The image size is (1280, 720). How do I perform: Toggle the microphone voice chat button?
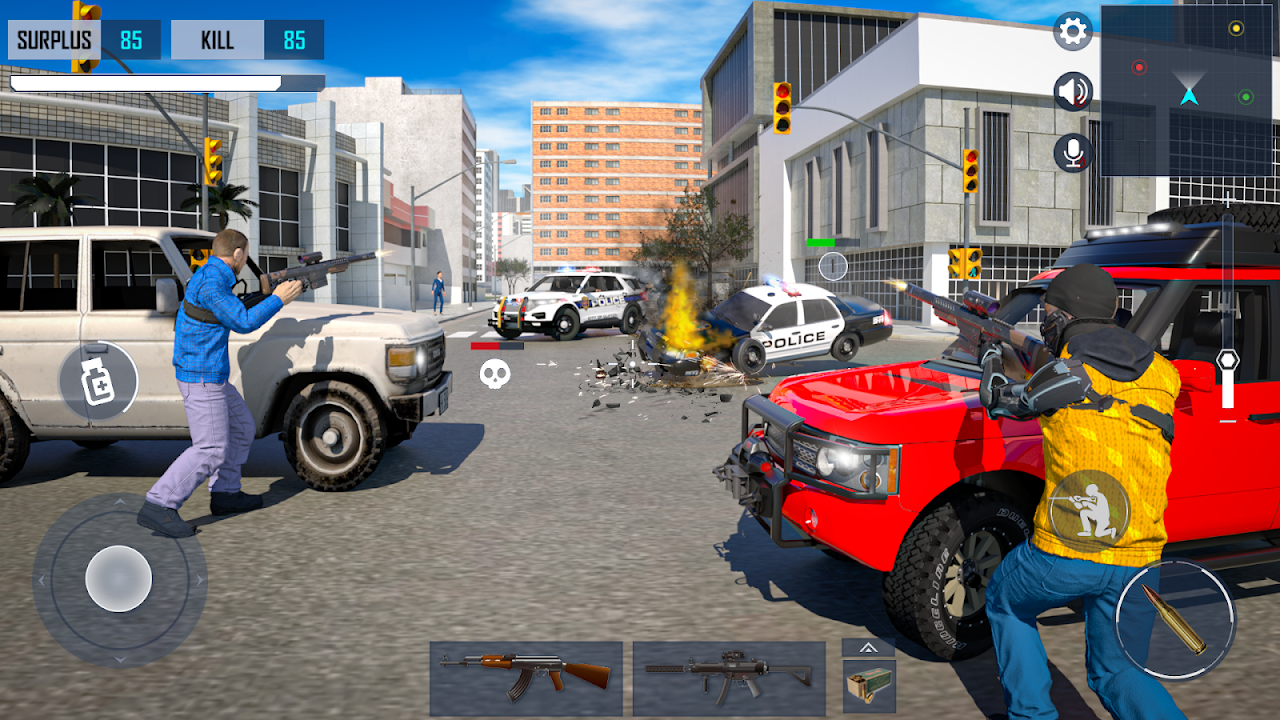1073,153
